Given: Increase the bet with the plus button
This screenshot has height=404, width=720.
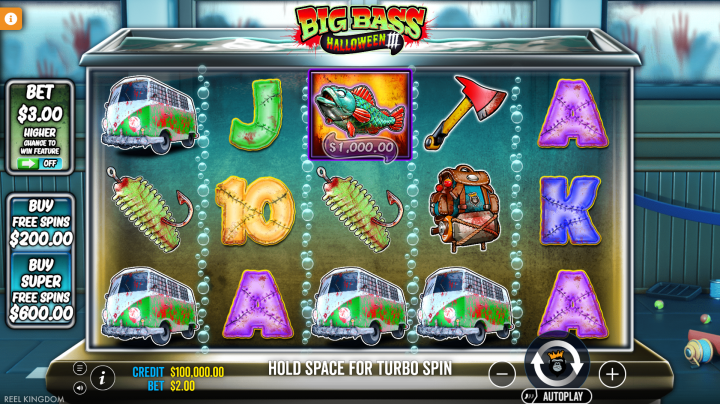Looking at the screenshot, I should pos(611,374).
